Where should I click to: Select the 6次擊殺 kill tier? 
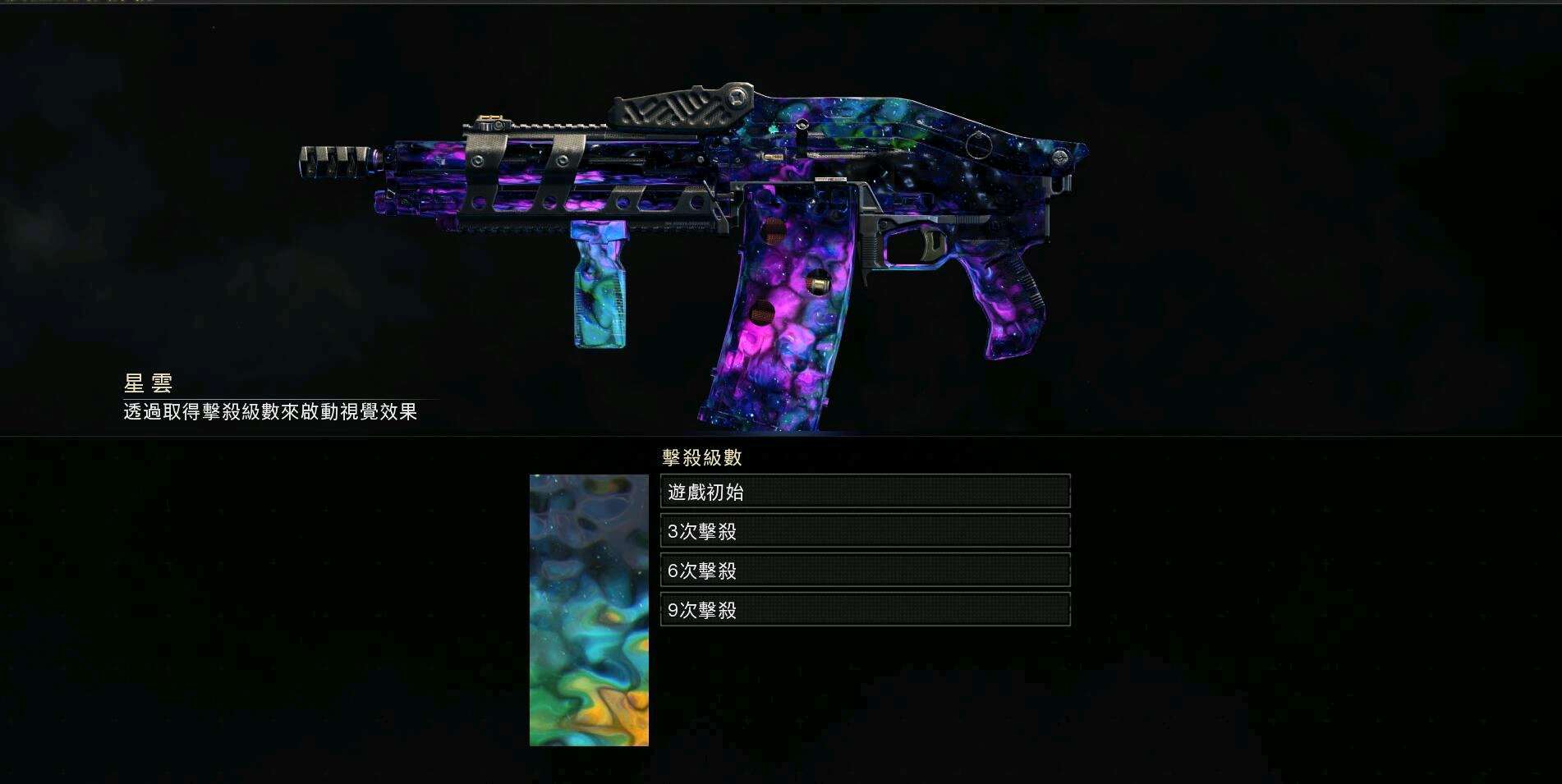pos(865,571)
